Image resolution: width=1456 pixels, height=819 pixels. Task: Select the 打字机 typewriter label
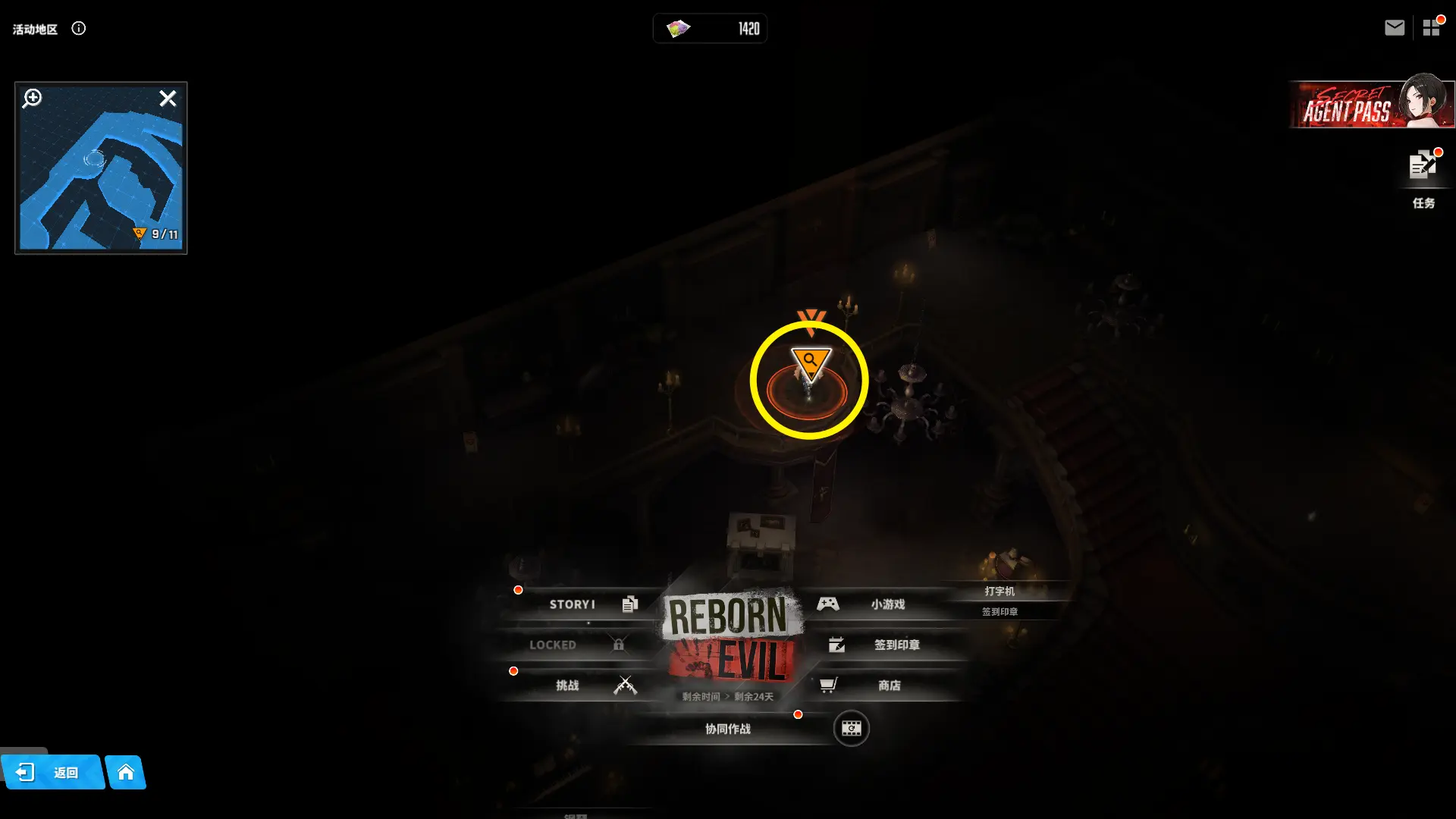point(999,591)
